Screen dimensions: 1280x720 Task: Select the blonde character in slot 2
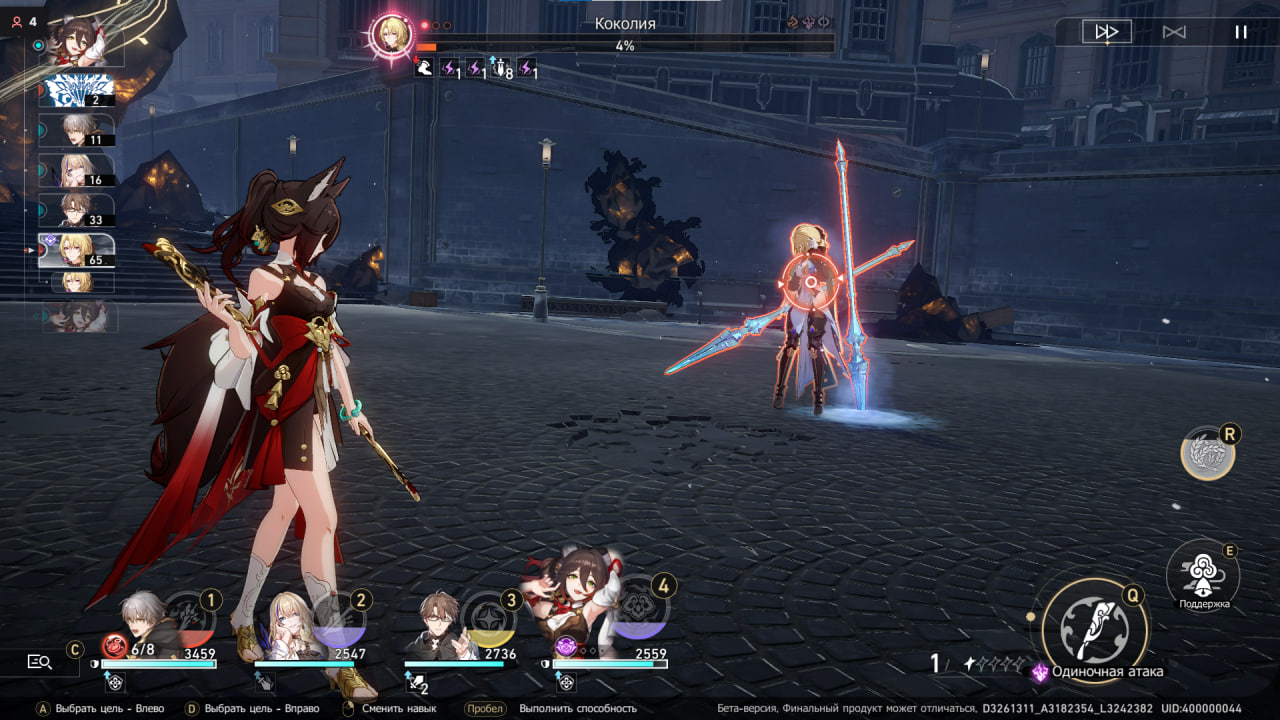point(294,624)
